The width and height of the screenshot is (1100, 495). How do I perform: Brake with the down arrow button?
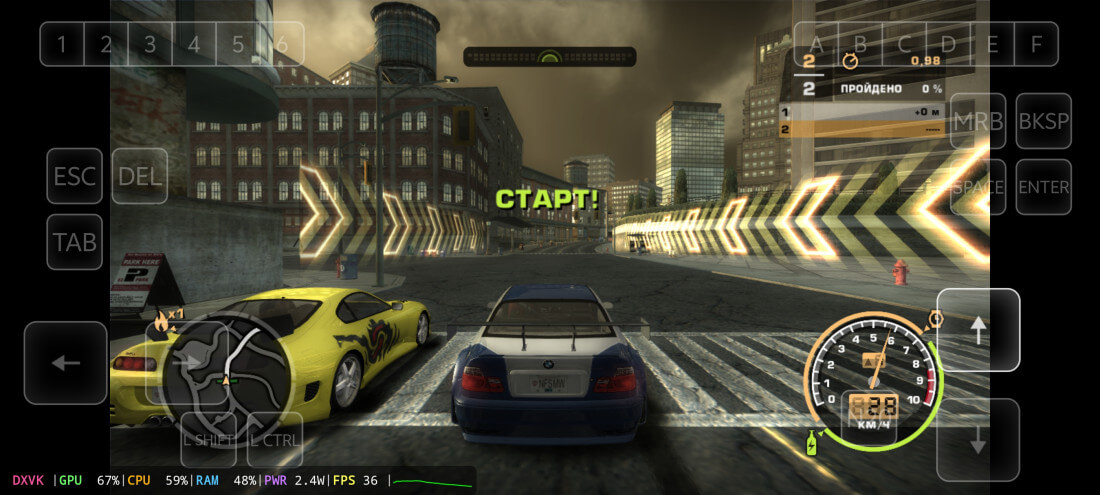978,440
